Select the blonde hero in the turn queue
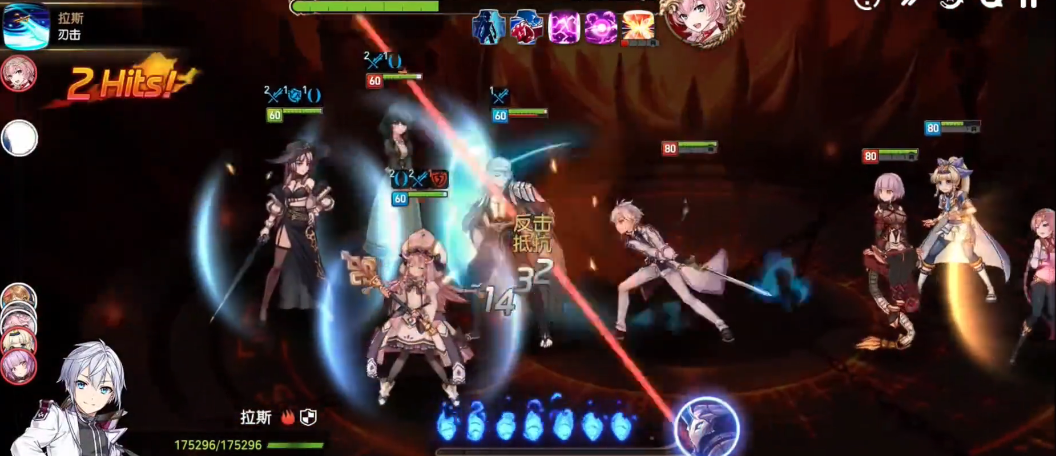This screenshot has width=1056, height=456. coord(18,340)
